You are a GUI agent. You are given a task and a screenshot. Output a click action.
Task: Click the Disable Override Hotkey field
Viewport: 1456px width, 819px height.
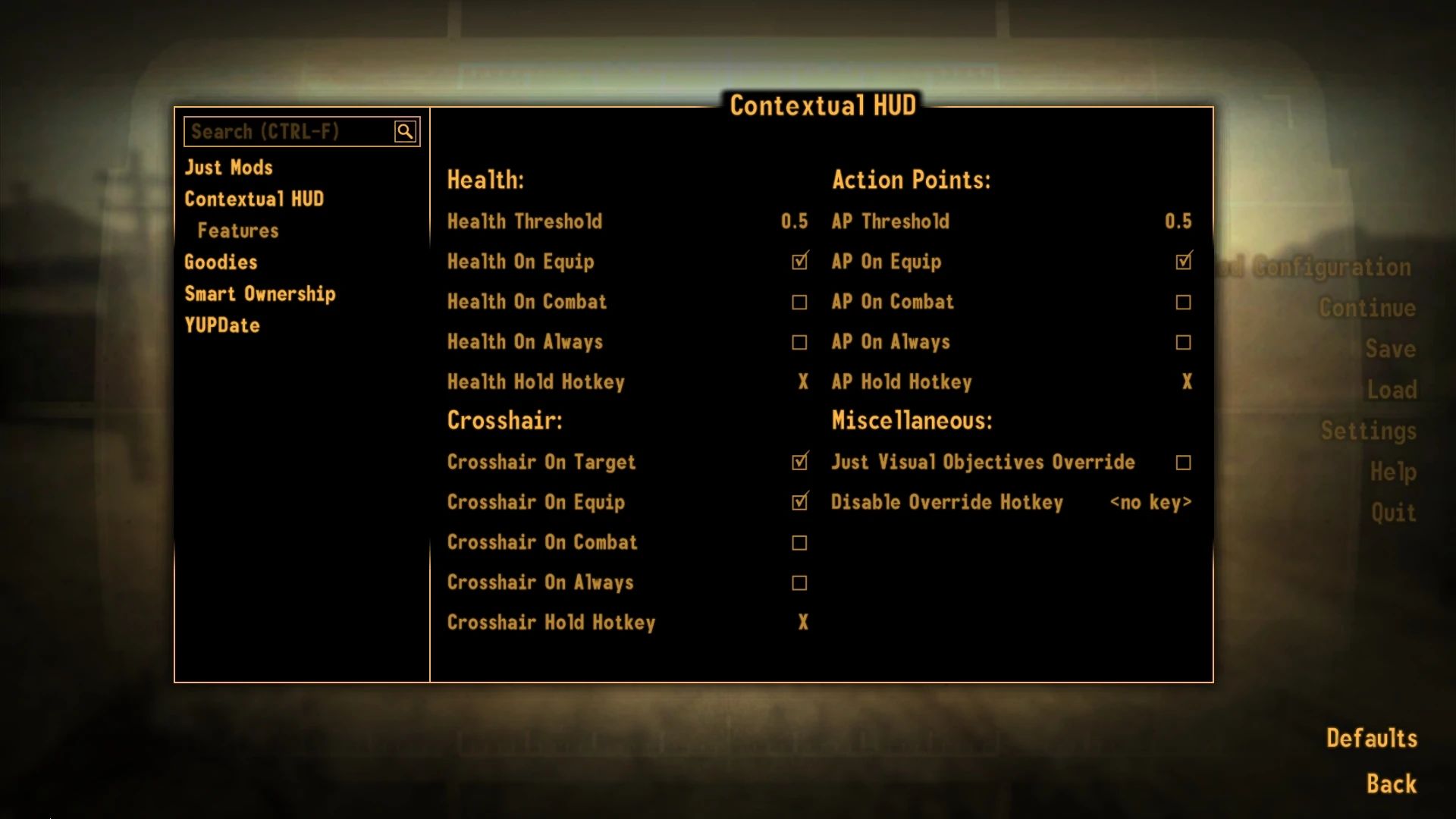click(x=1150, y=502)
